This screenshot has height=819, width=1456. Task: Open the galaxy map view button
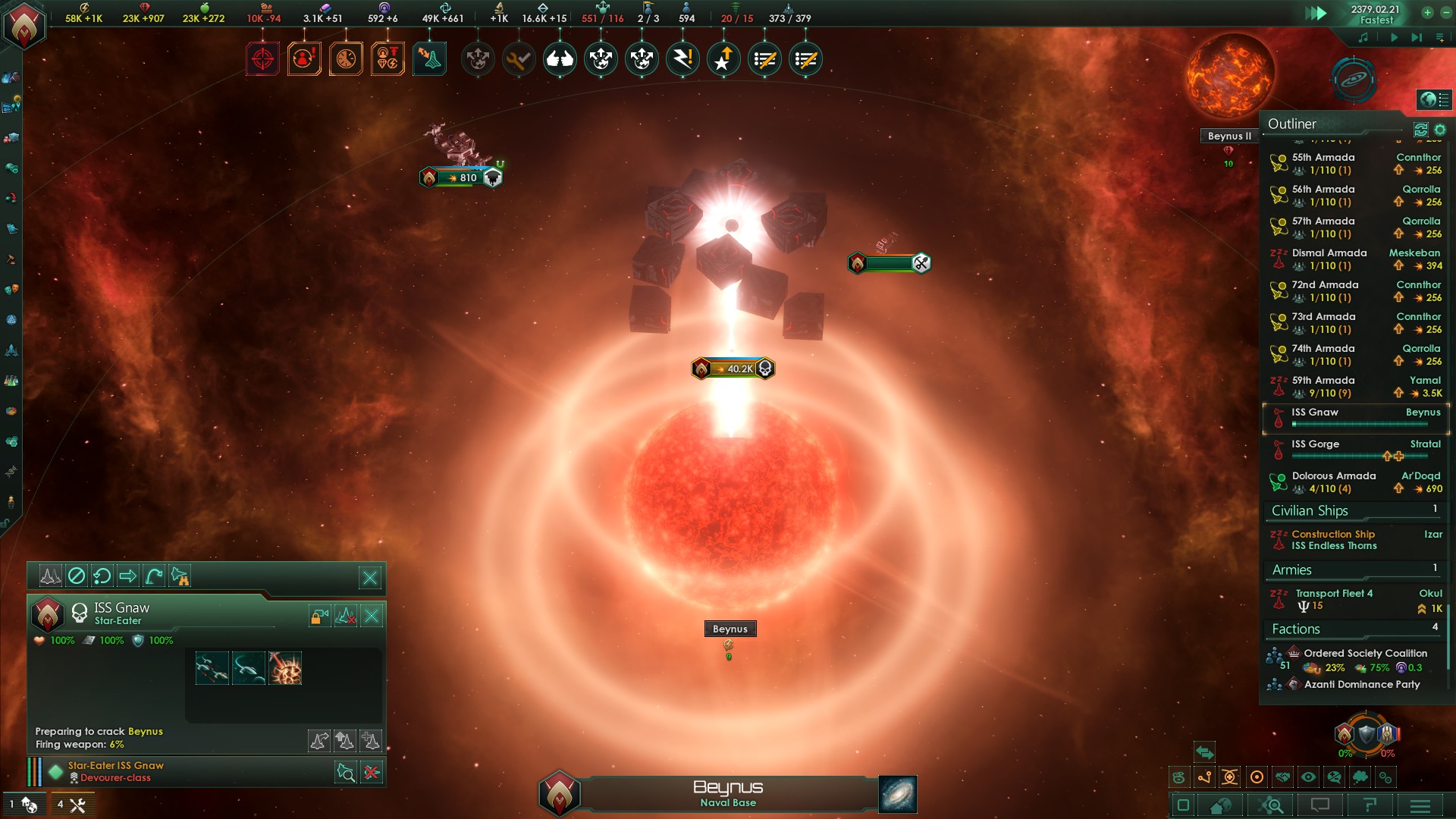tap(898, 794)
